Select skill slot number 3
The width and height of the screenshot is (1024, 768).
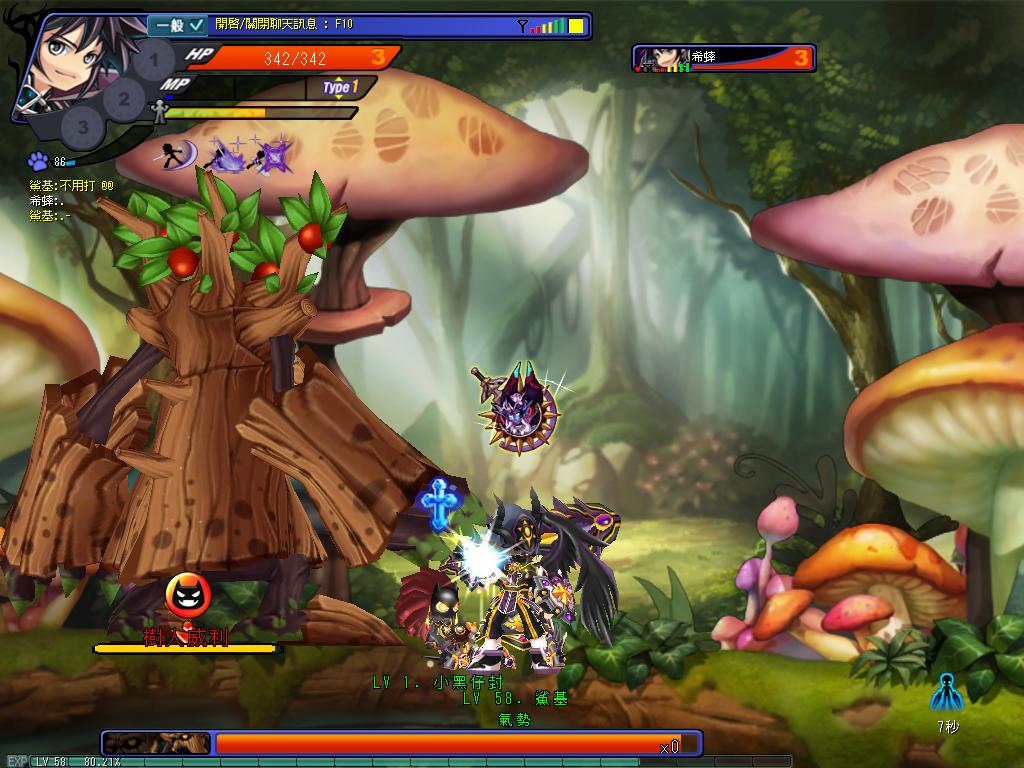(x=83, y=126)
